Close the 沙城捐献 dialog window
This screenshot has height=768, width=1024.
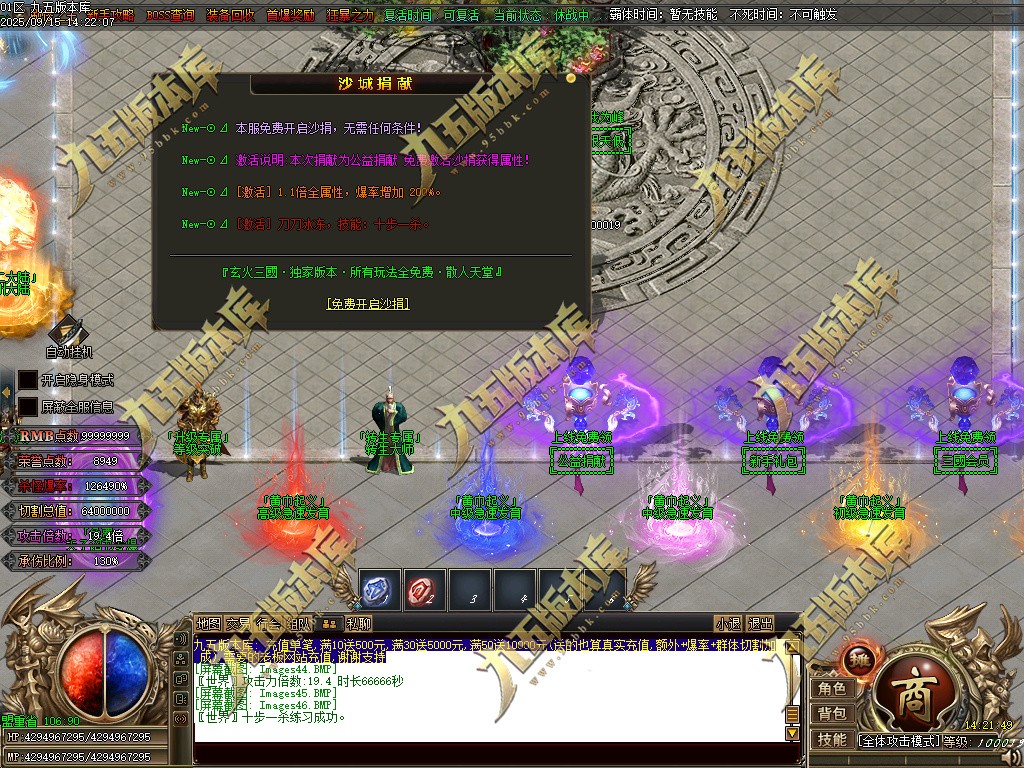point(571,77)
